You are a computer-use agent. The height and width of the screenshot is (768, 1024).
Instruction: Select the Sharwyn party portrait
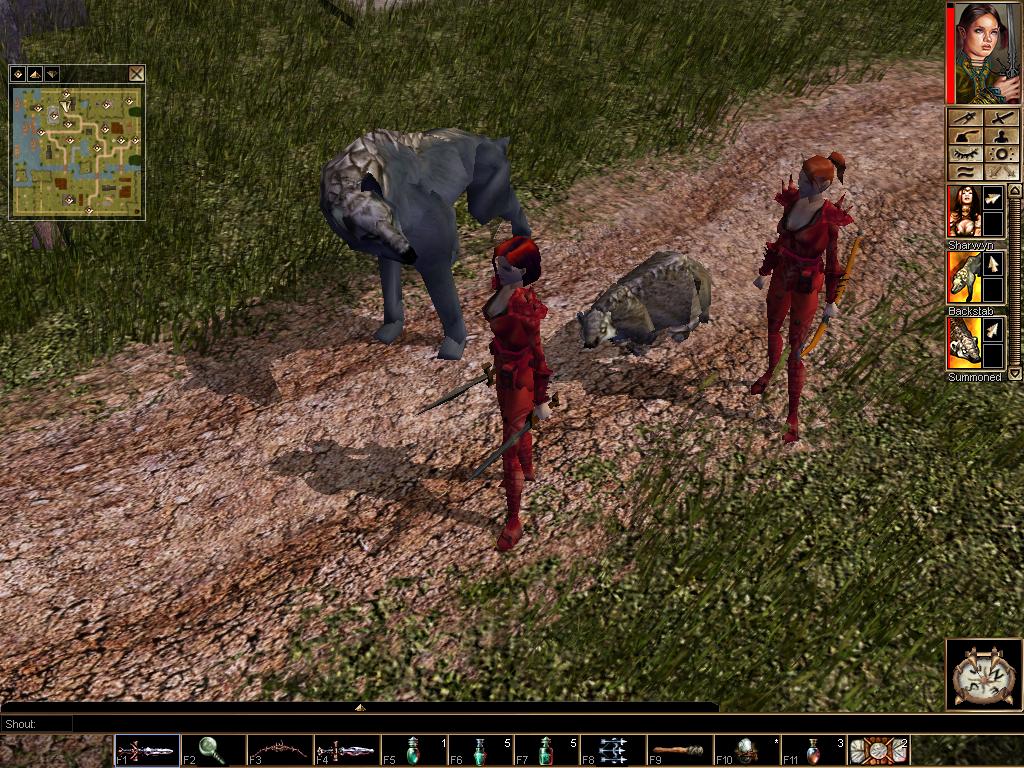point(964,211)
